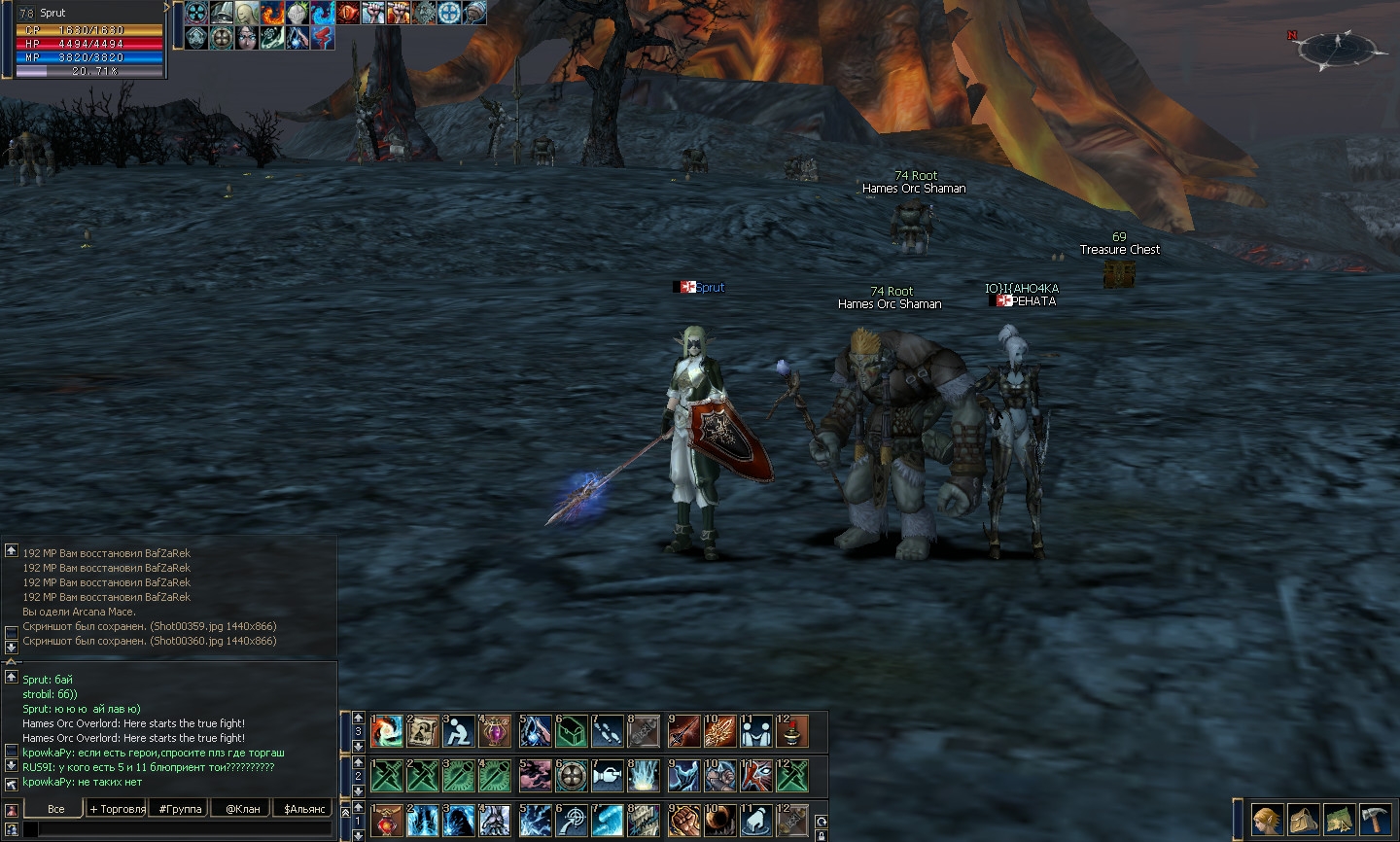The image size is (1400, 842).
Task: Activate the crosshair target skill slot
Action: 571,821
